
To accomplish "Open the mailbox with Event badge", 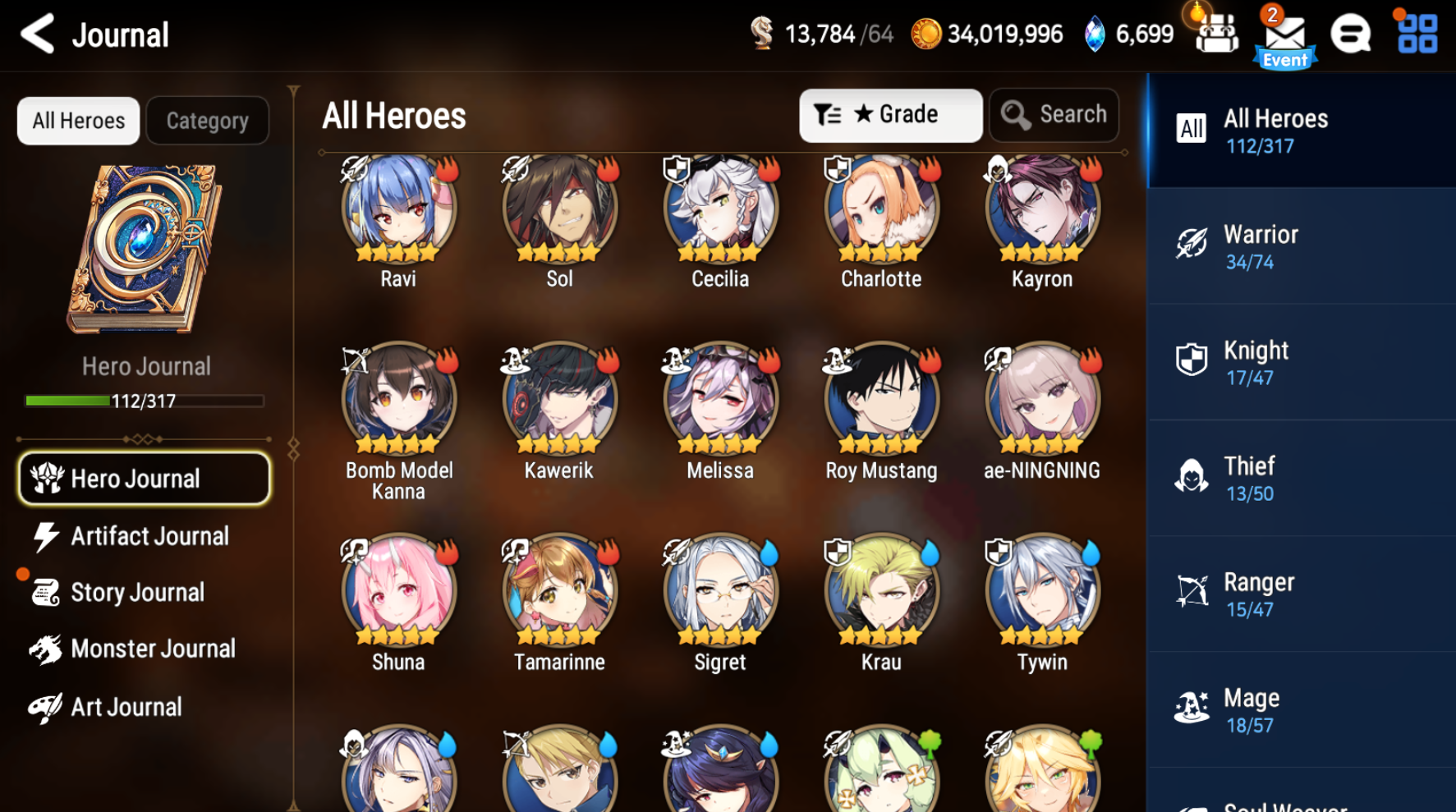I will 1284,34.
